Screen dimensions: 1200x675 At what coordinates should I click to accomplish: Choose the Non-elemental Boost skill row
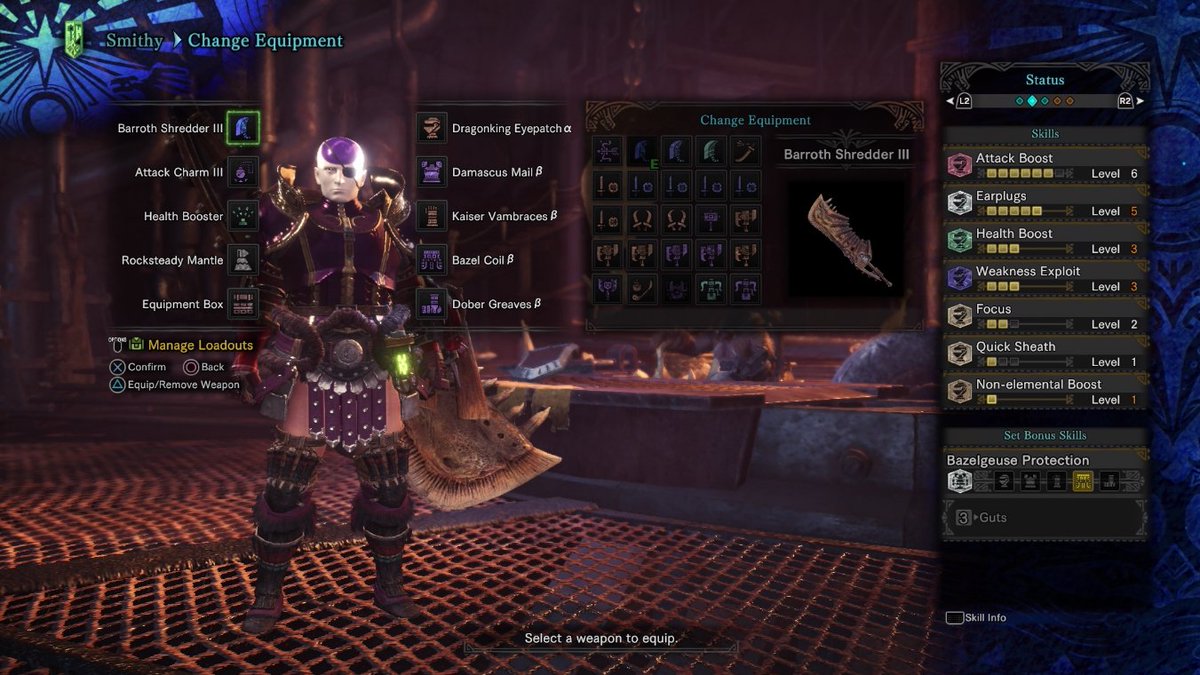[x=1045, y=391]
